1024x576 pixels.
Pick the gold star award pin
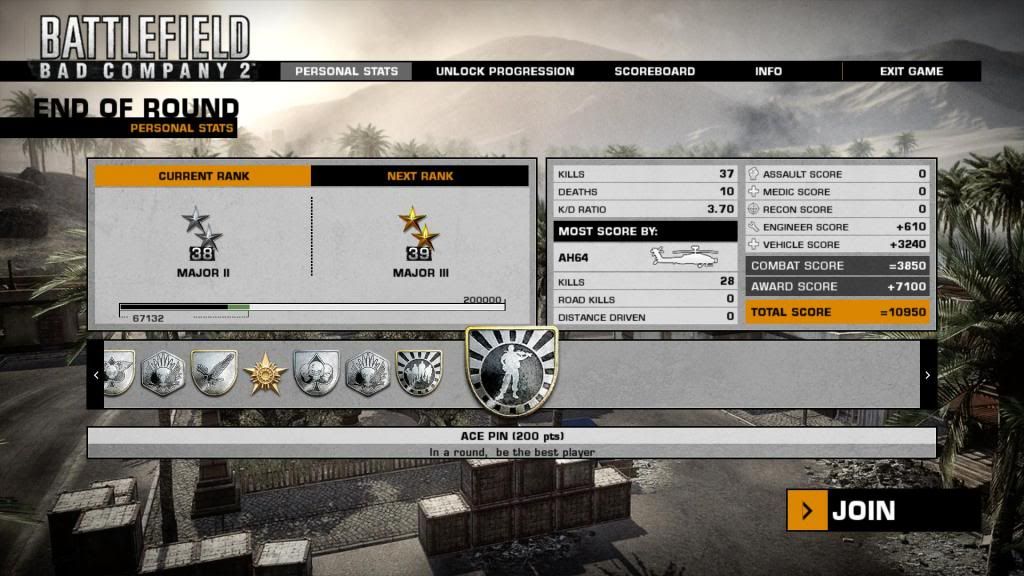click(x=265, y=374)
